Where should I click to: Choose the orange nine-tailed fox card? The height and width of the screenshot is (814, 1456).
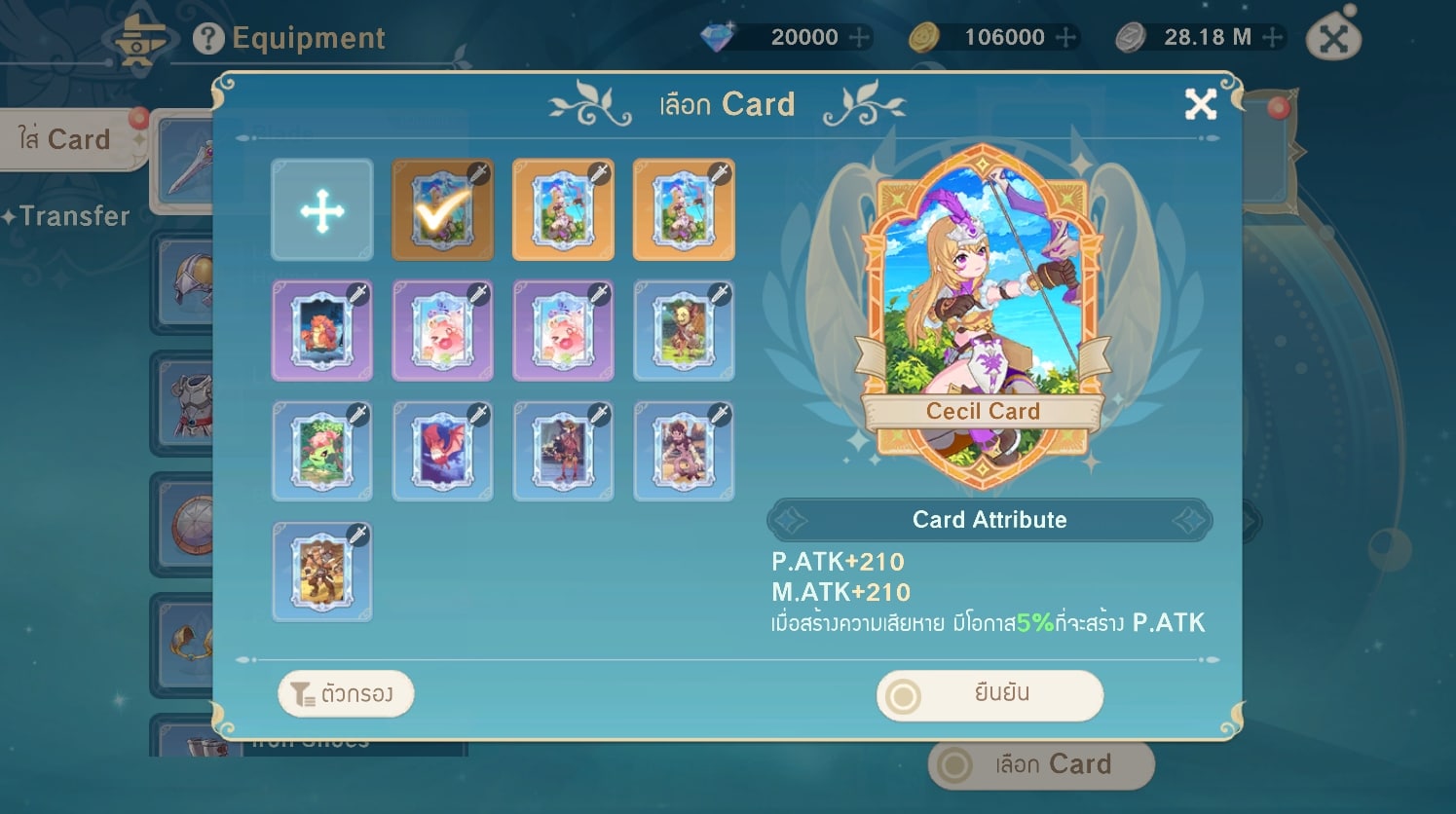pos(322,331)
